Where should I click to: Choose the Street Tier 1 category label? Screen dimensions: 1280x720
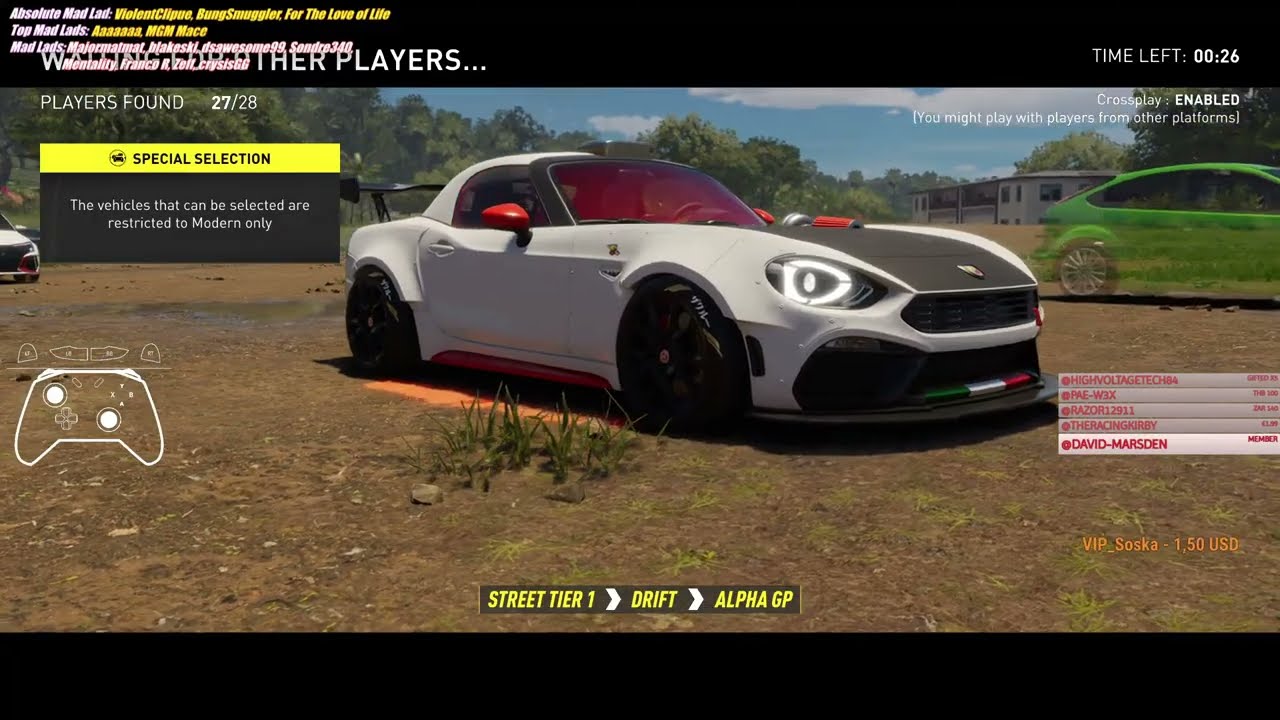(541, 600)
